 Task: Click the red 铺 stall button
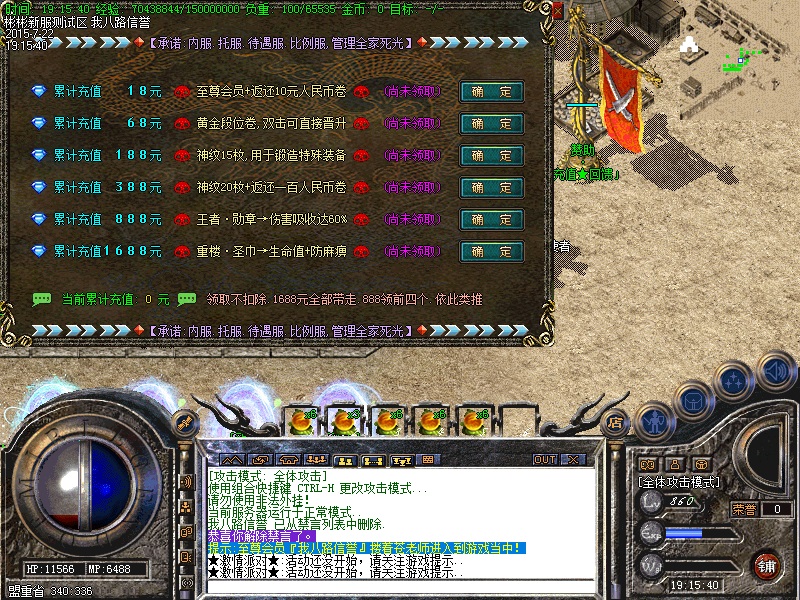coord(767,565)
